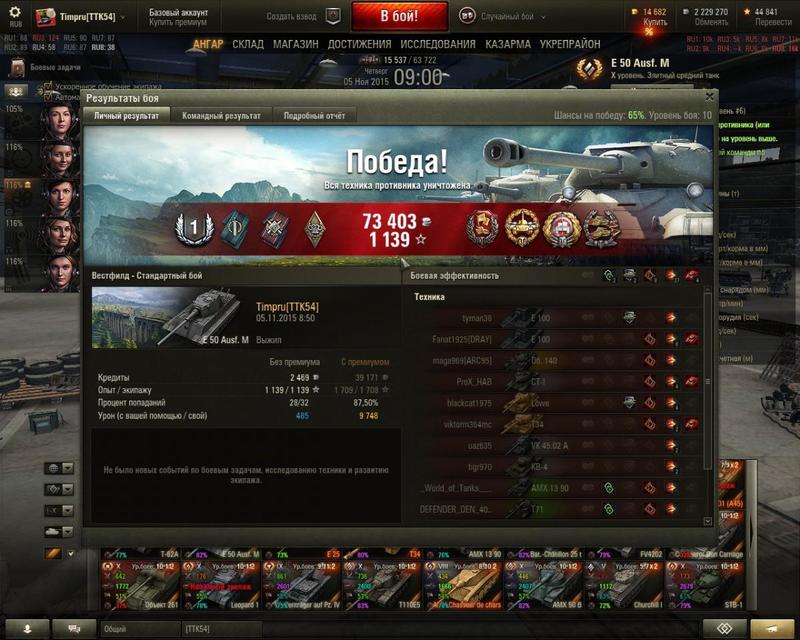Go to the МАГАЗИН section
This screenshot has width=800, height=640.
[x=295, y=45]
